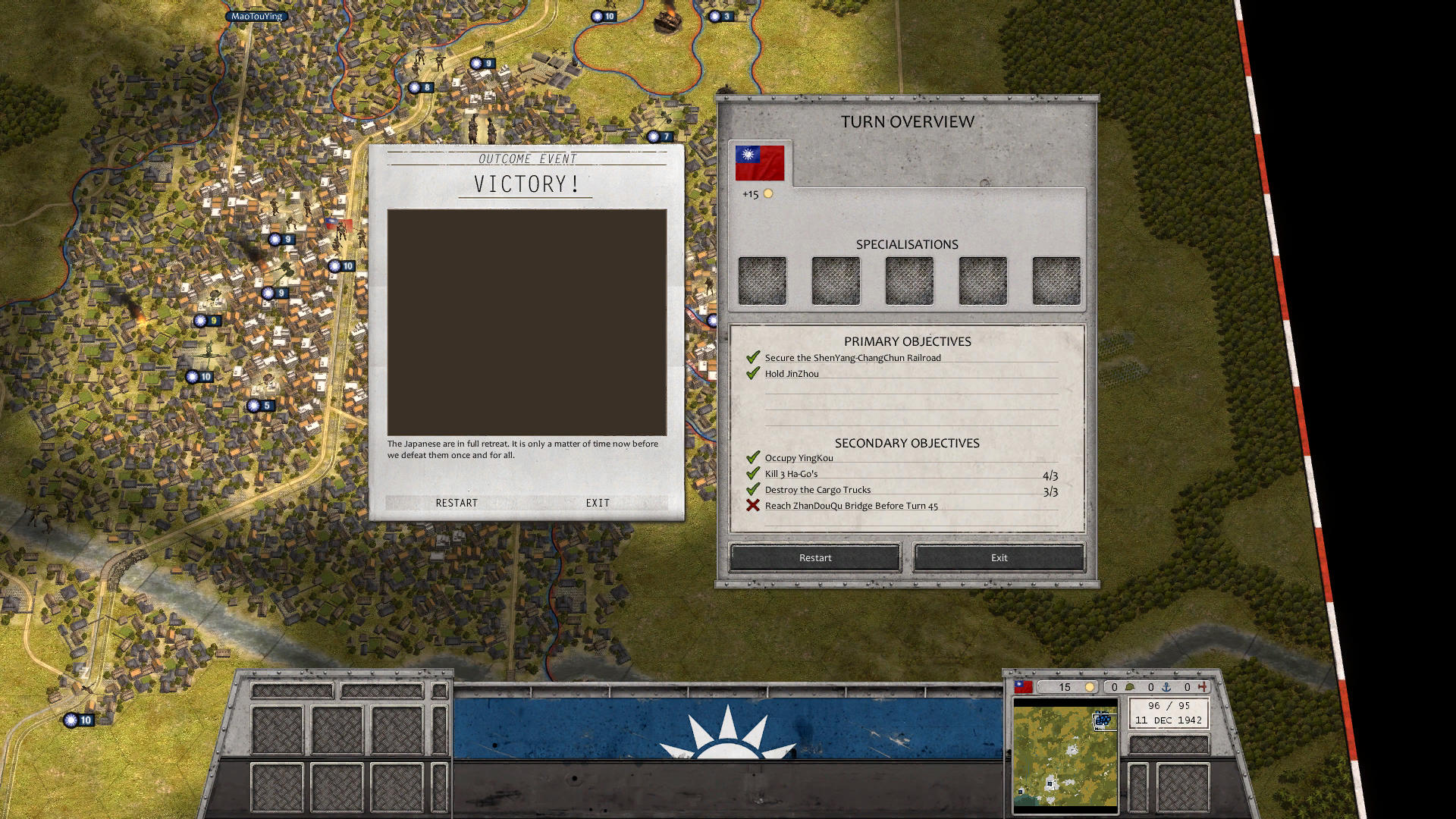Click the 96/95 turn counter display
The image size is (1456, 819).
[x=1169, y=705]
